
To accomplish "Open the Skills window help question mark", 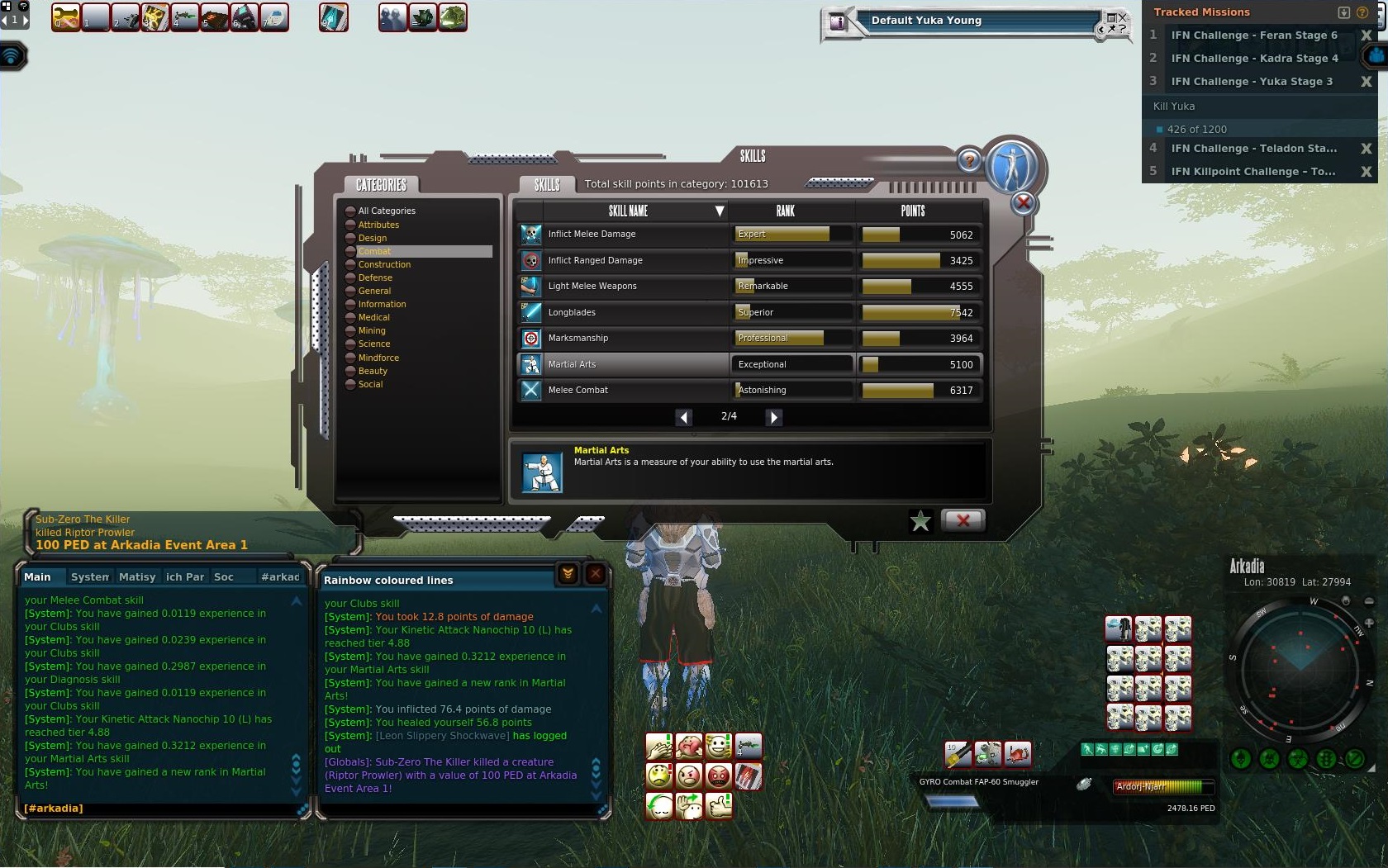I will coord(969,160).
